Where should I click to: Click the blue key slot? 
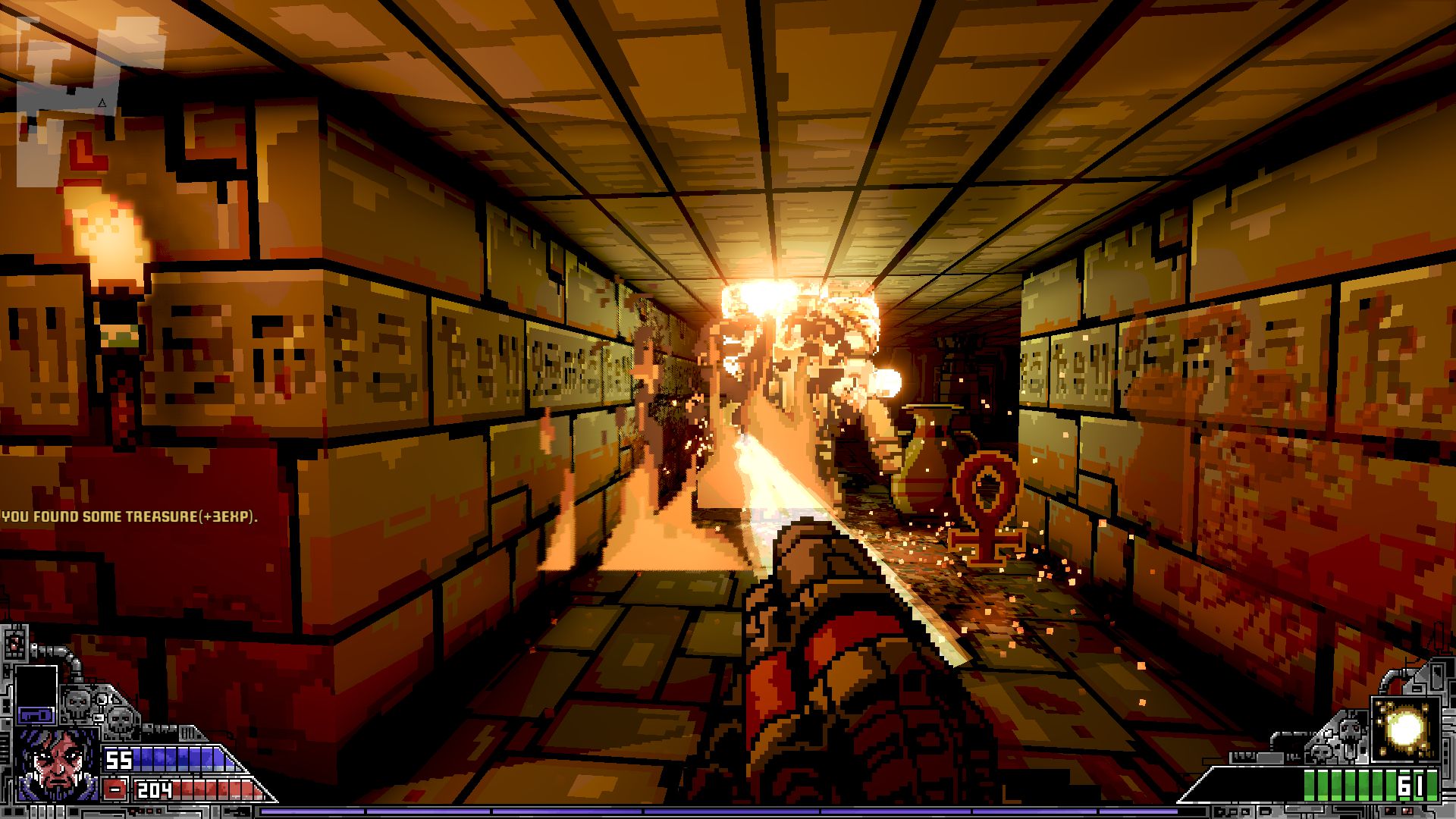click(x=36, y=714)
